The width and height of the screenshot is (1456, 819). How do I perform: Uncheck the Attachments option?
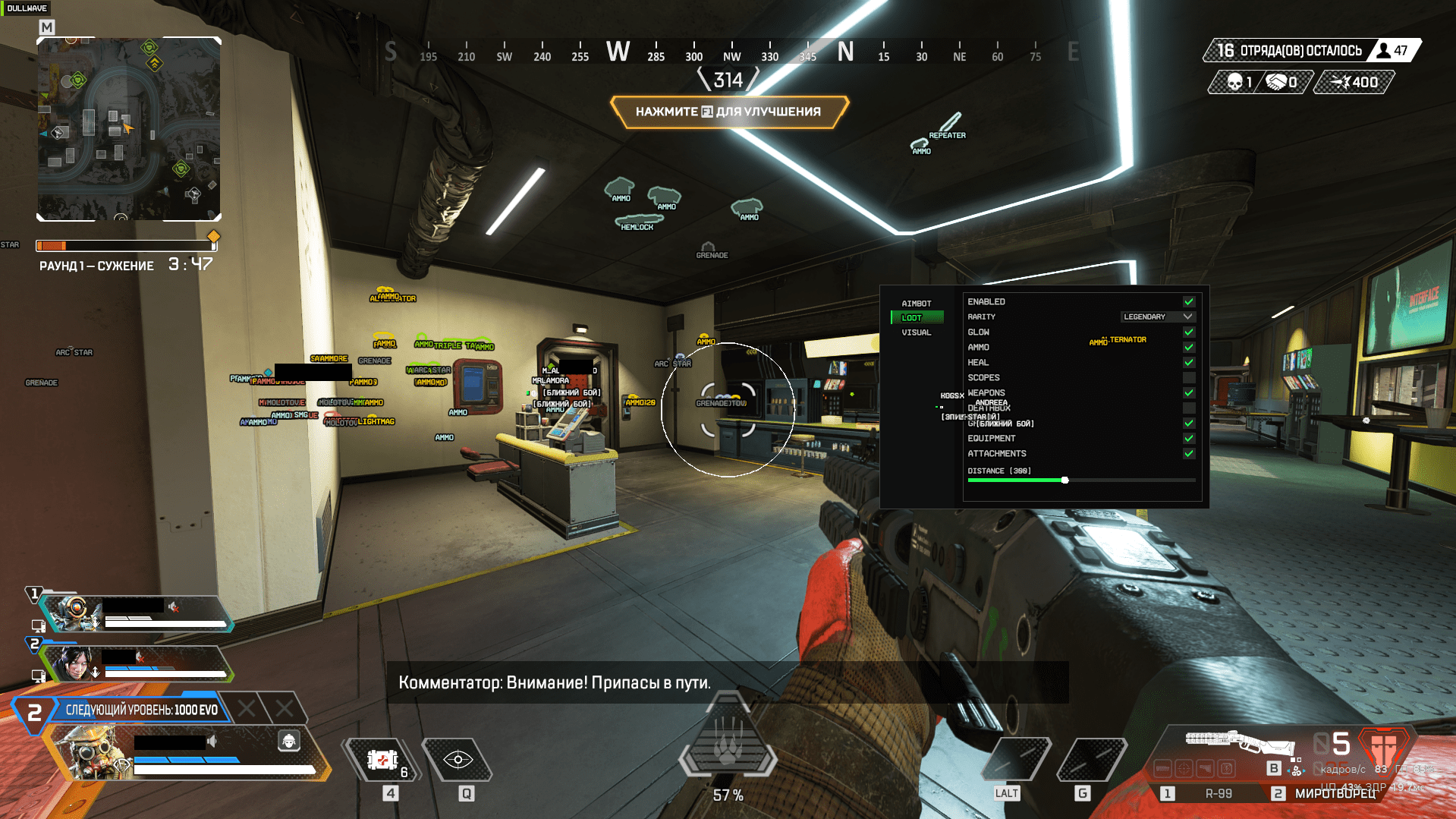1188,454
